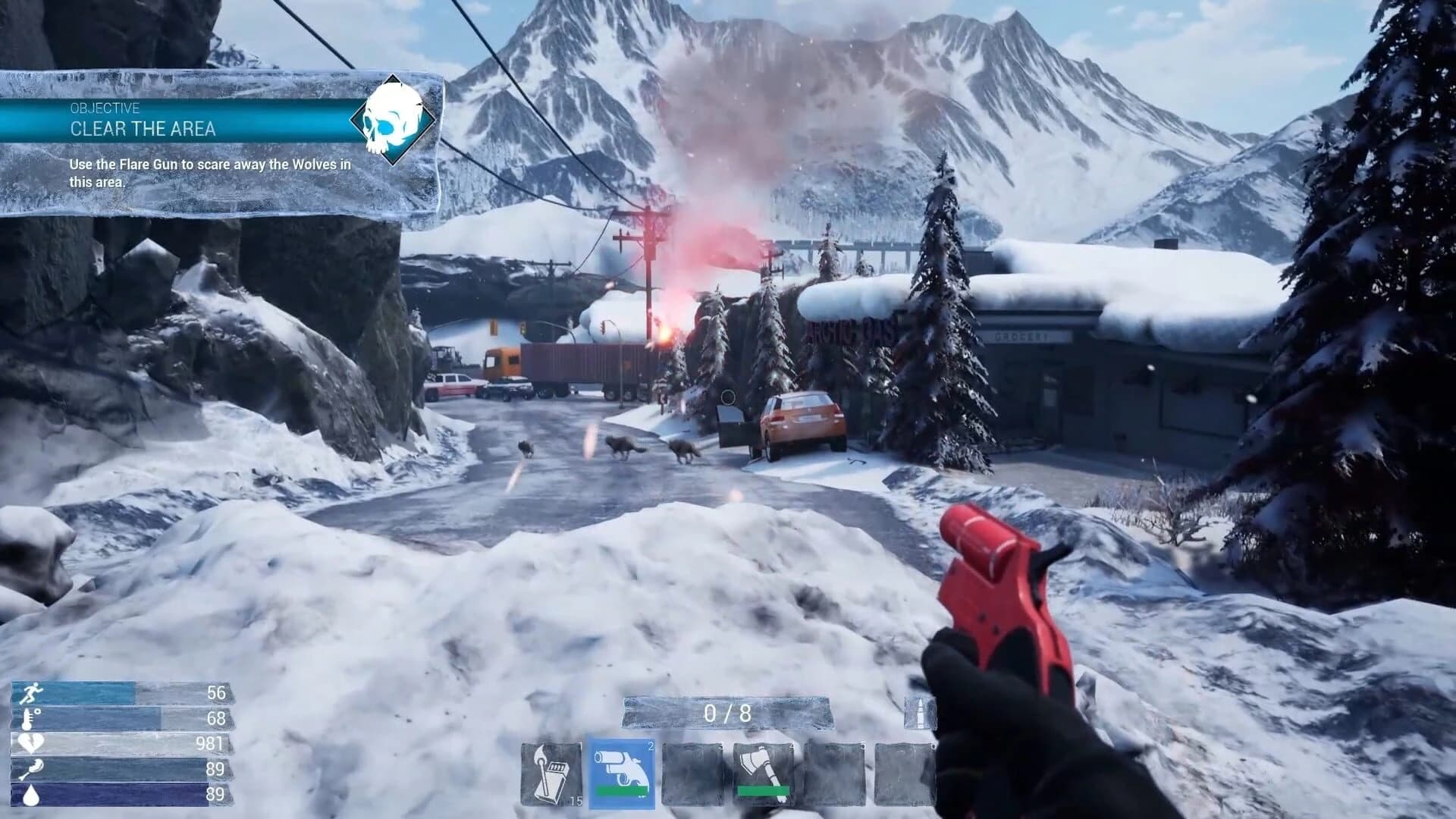Select the OBJECTIVE header tab
Image resolution: width=1456 pixels, height=819 pixels.
coord(103,108)
